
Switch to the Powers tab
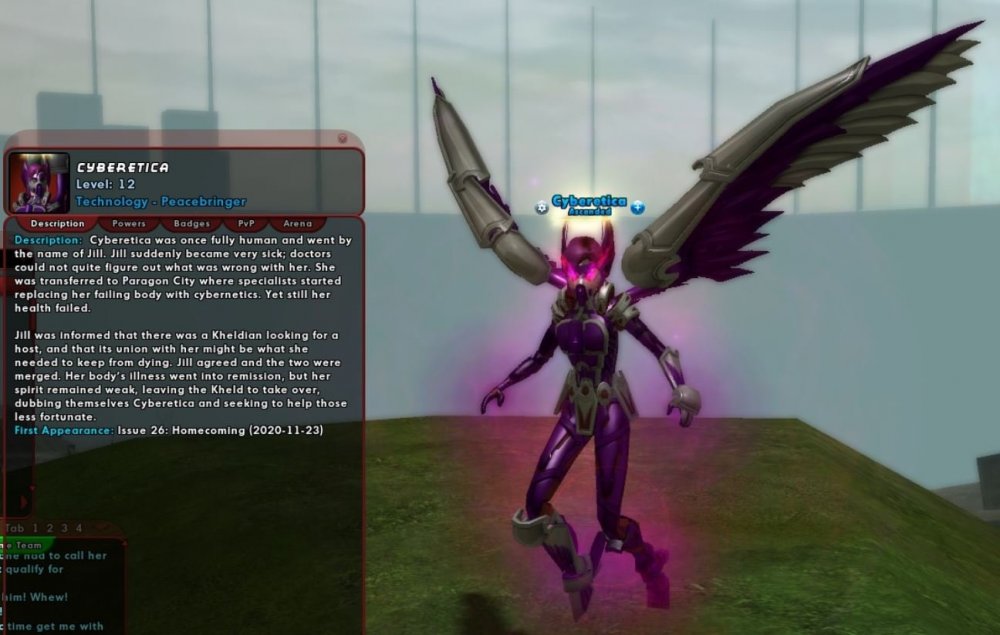(129, 224)
